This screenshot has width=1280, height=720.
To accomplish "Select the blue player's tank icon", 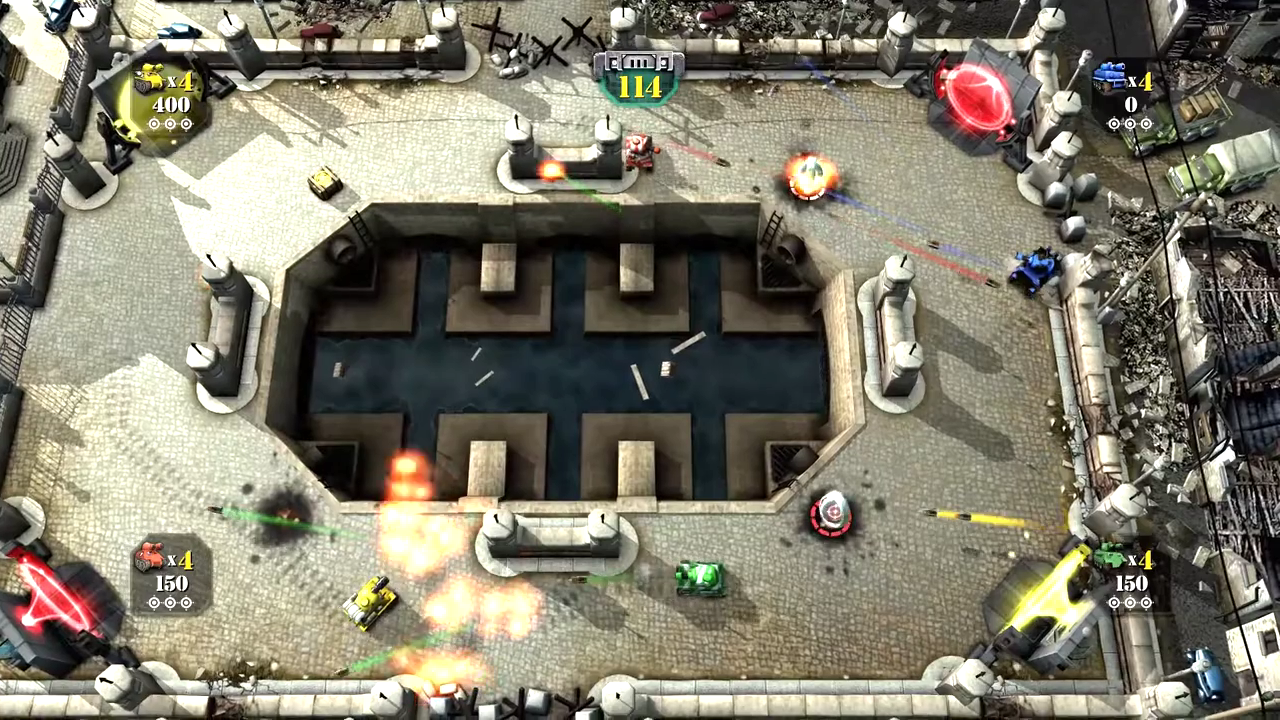I will tap(1108, 77).
